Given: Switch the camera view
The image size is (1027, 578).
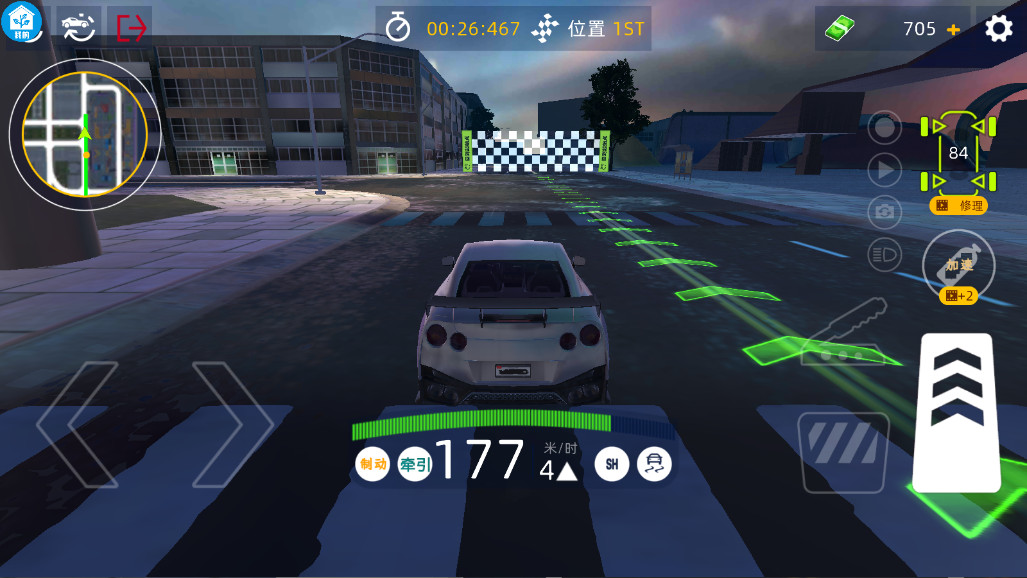Looking at the screenshot, I should (885, 212).
